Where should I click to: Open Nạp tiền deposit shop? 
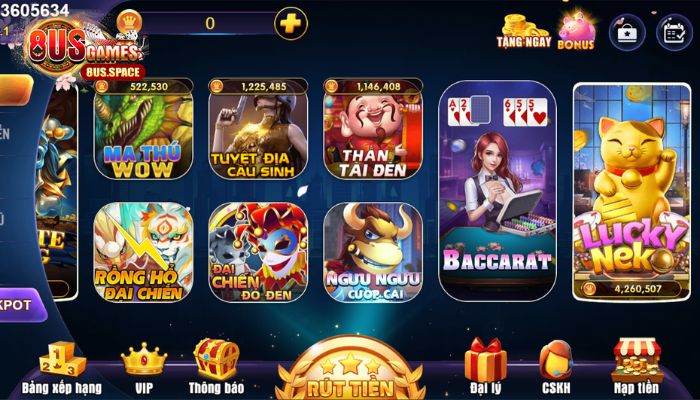click(637, 366)
